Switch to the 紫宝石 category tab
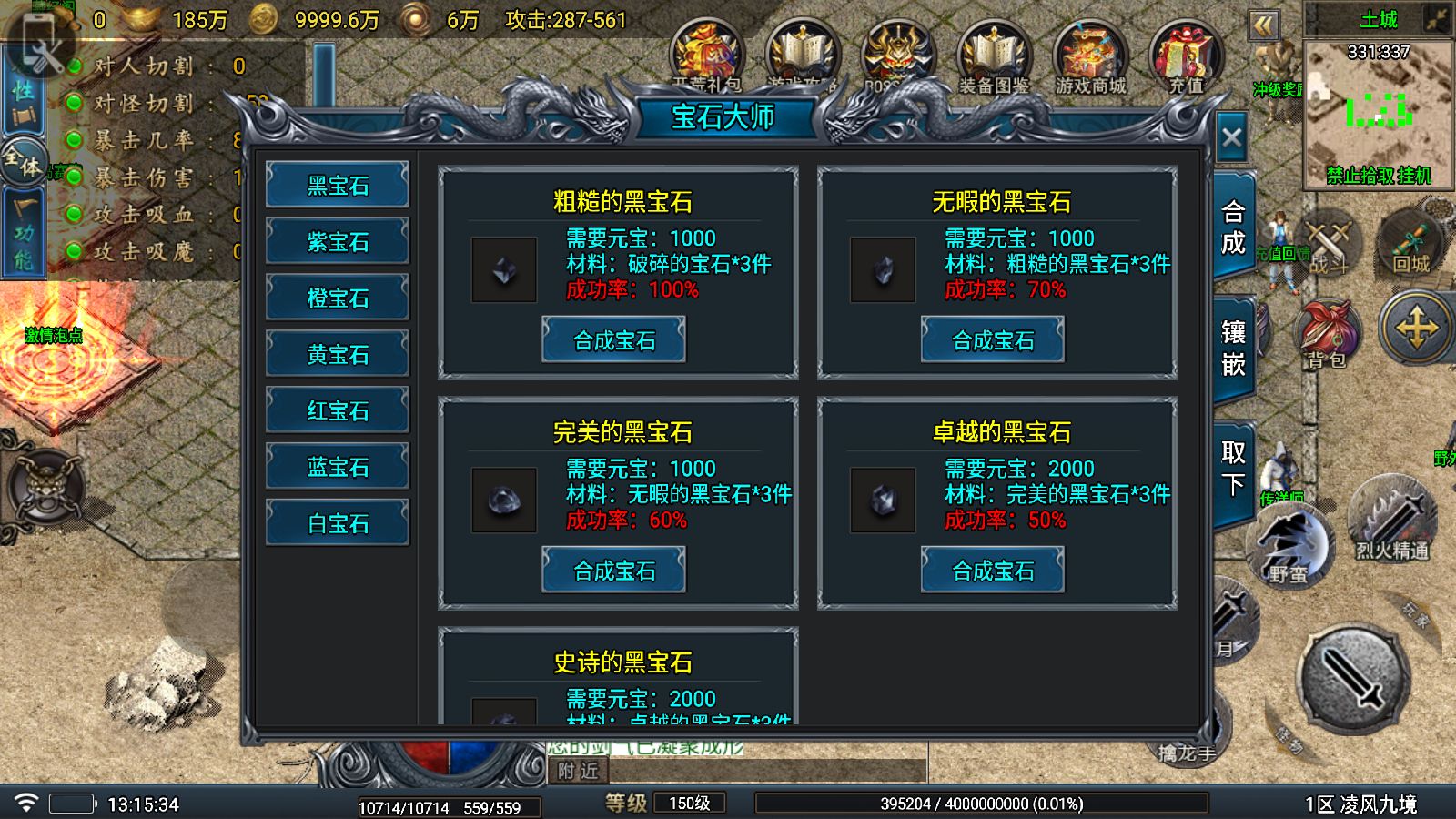Screen dimensions: 1456x819 (x=337, y=241)
